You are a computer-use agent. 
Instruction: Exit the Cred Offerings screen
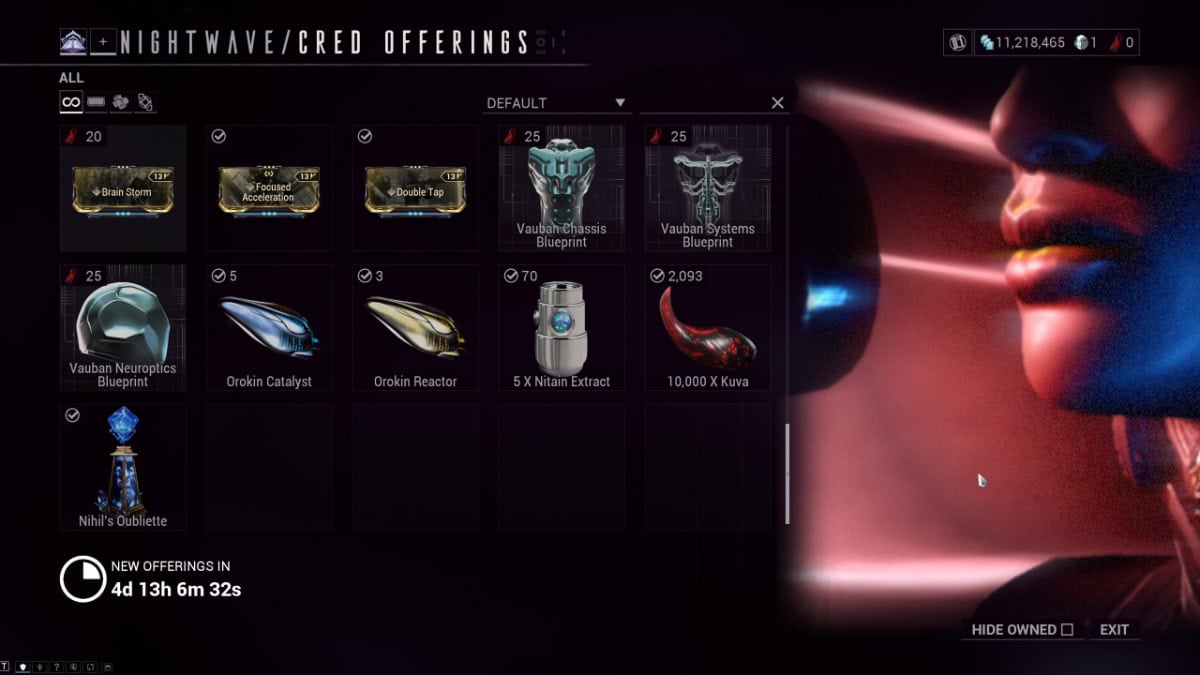pos(1114,630)
